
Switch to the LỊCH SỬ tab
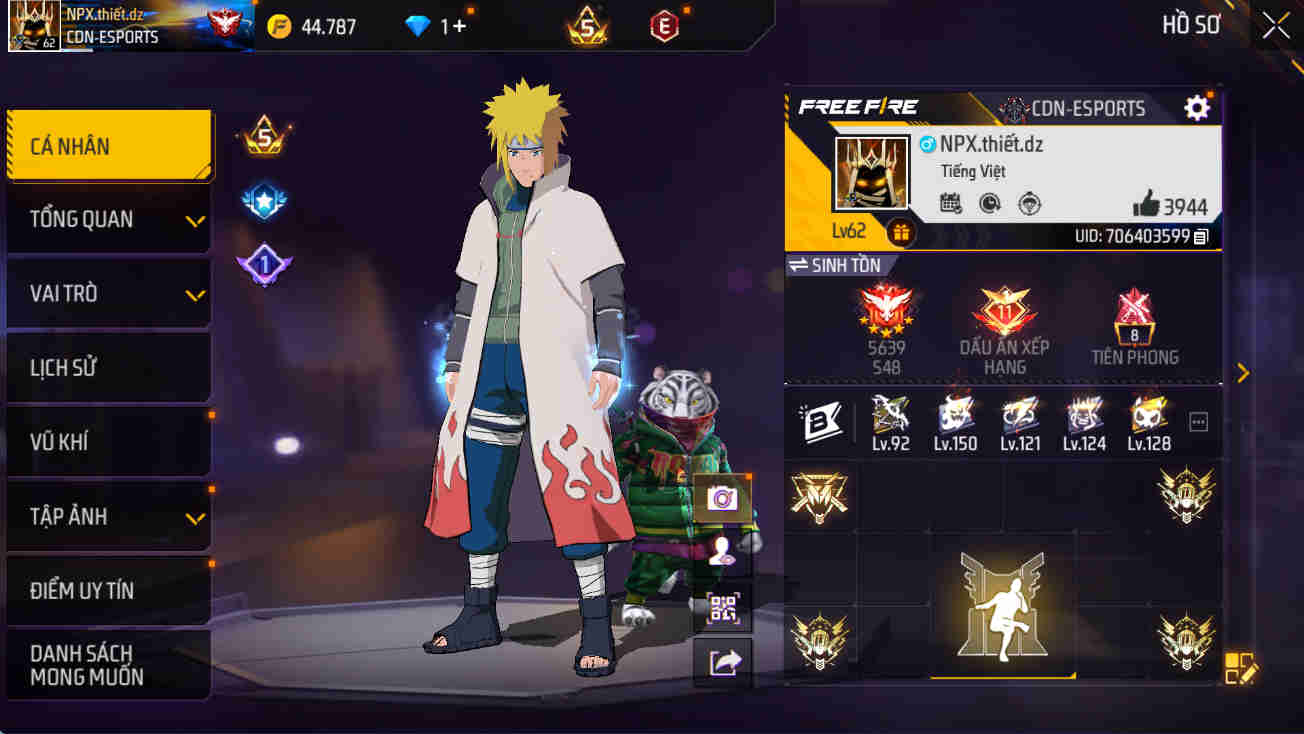(109, 367)
